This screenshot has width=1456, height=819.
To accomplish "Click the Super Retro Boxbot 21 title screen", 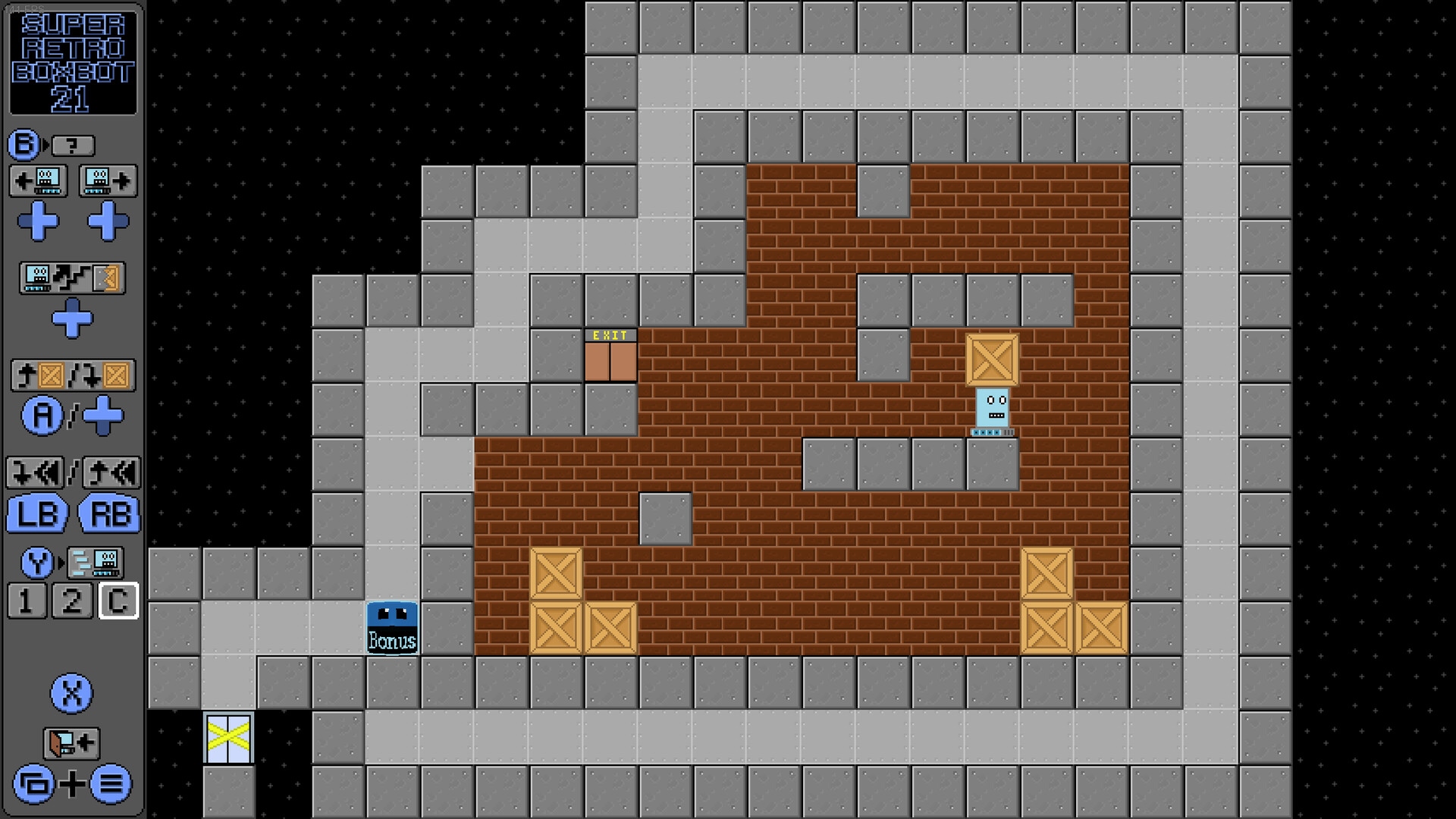I will coord(72,61).
